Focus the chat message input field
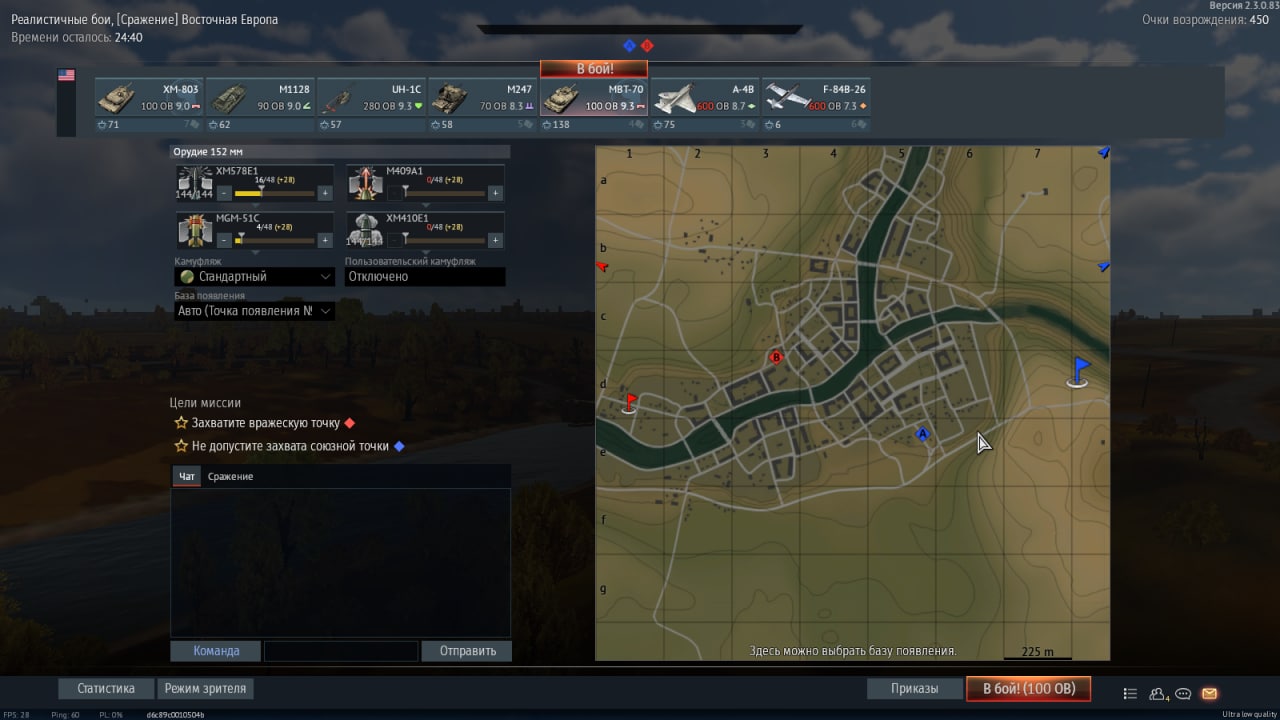 coord(341,651)
